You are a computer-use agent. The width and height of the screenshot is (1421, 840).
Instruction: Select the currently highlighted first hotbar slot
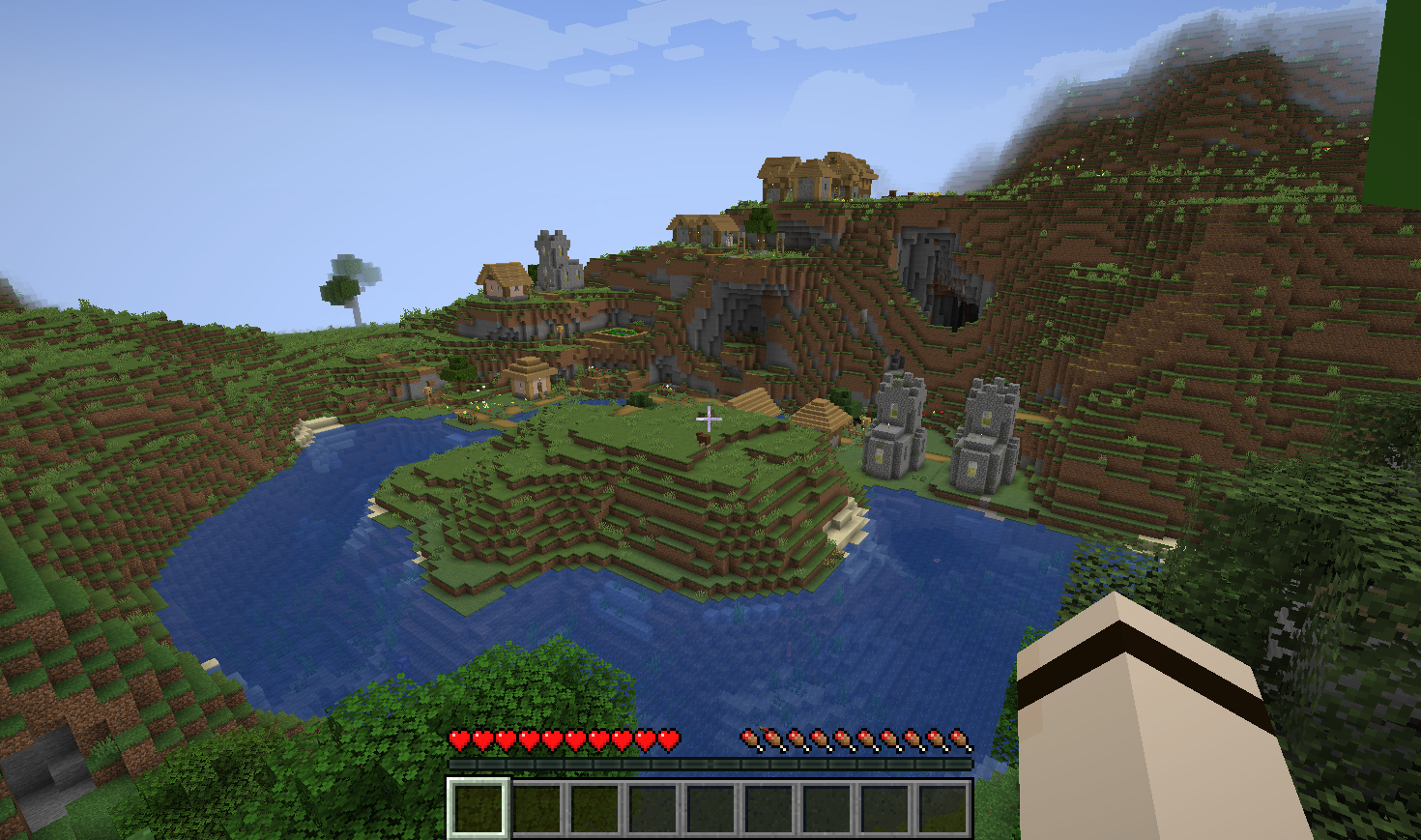pos(478,805)
